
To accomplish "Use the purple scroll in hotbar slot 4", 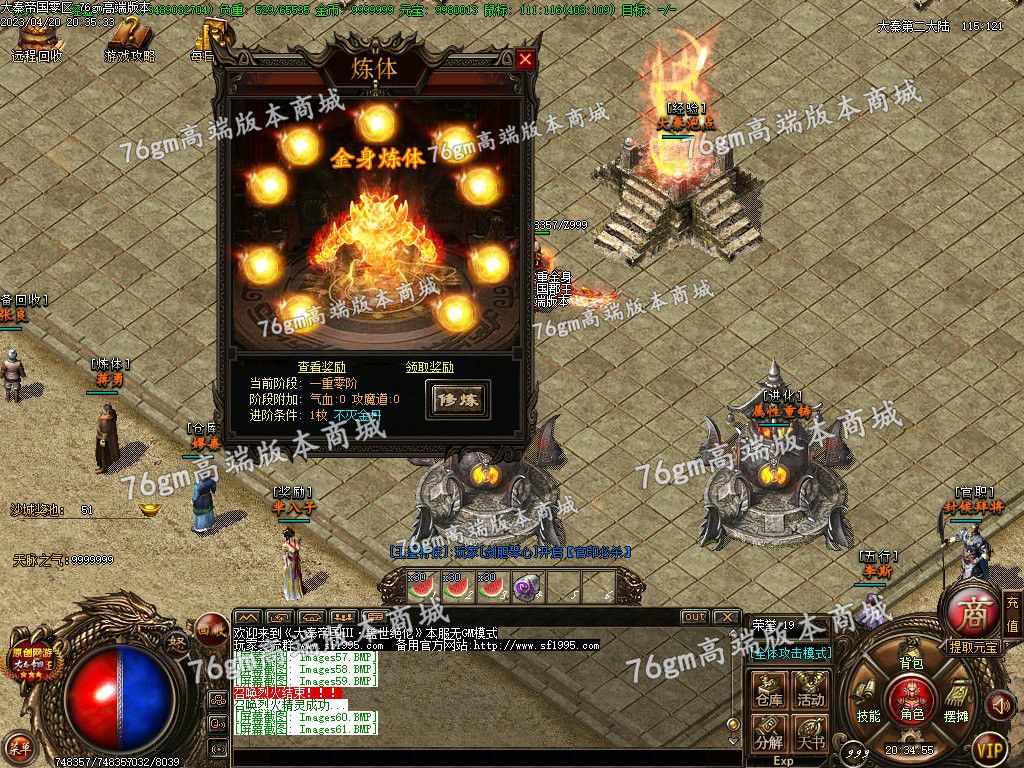I will coord(527,588).
